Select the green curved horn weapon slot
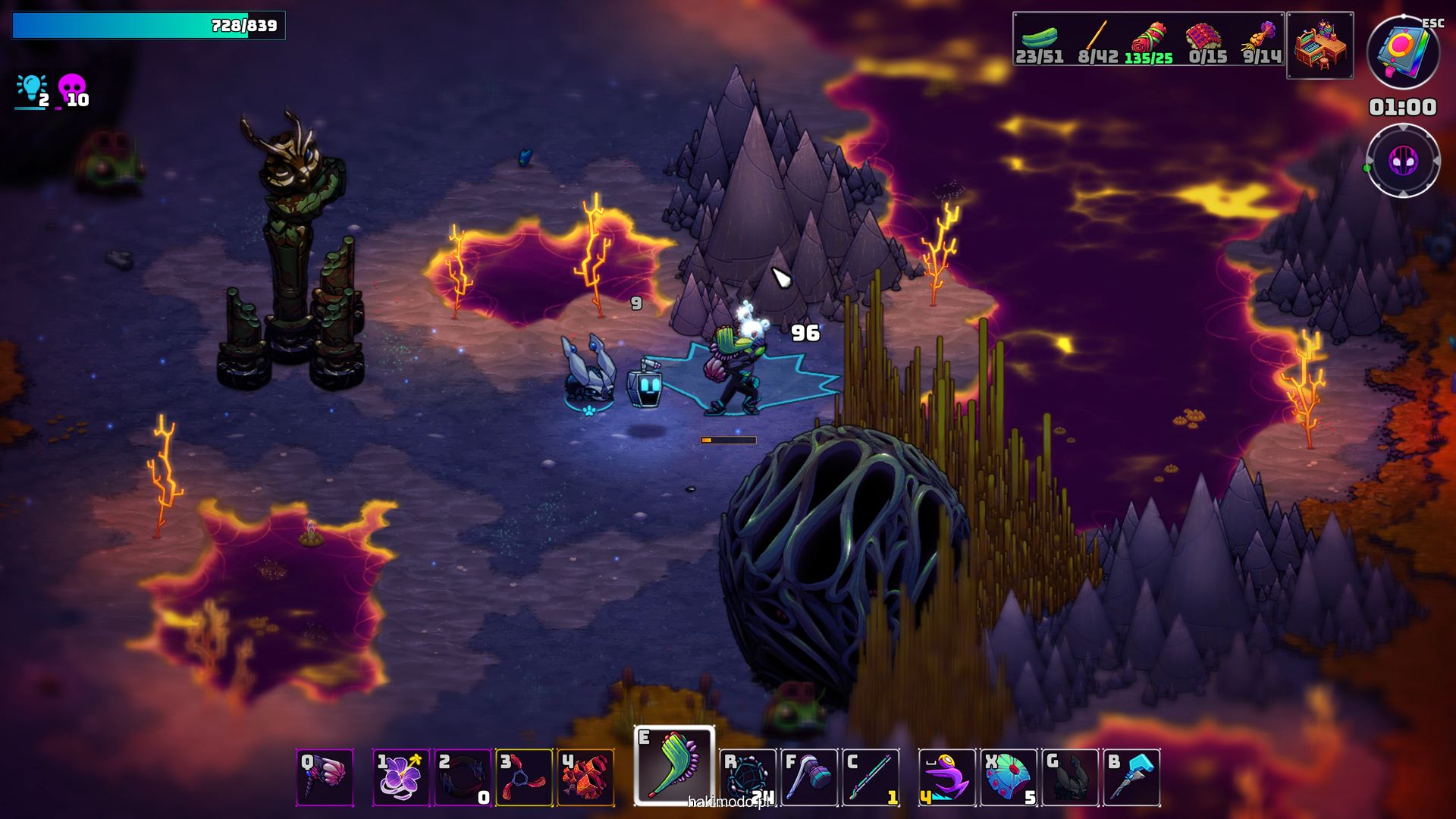Image resolution: width=1456 pixels, height=819 pixels. tap(674, 766)
